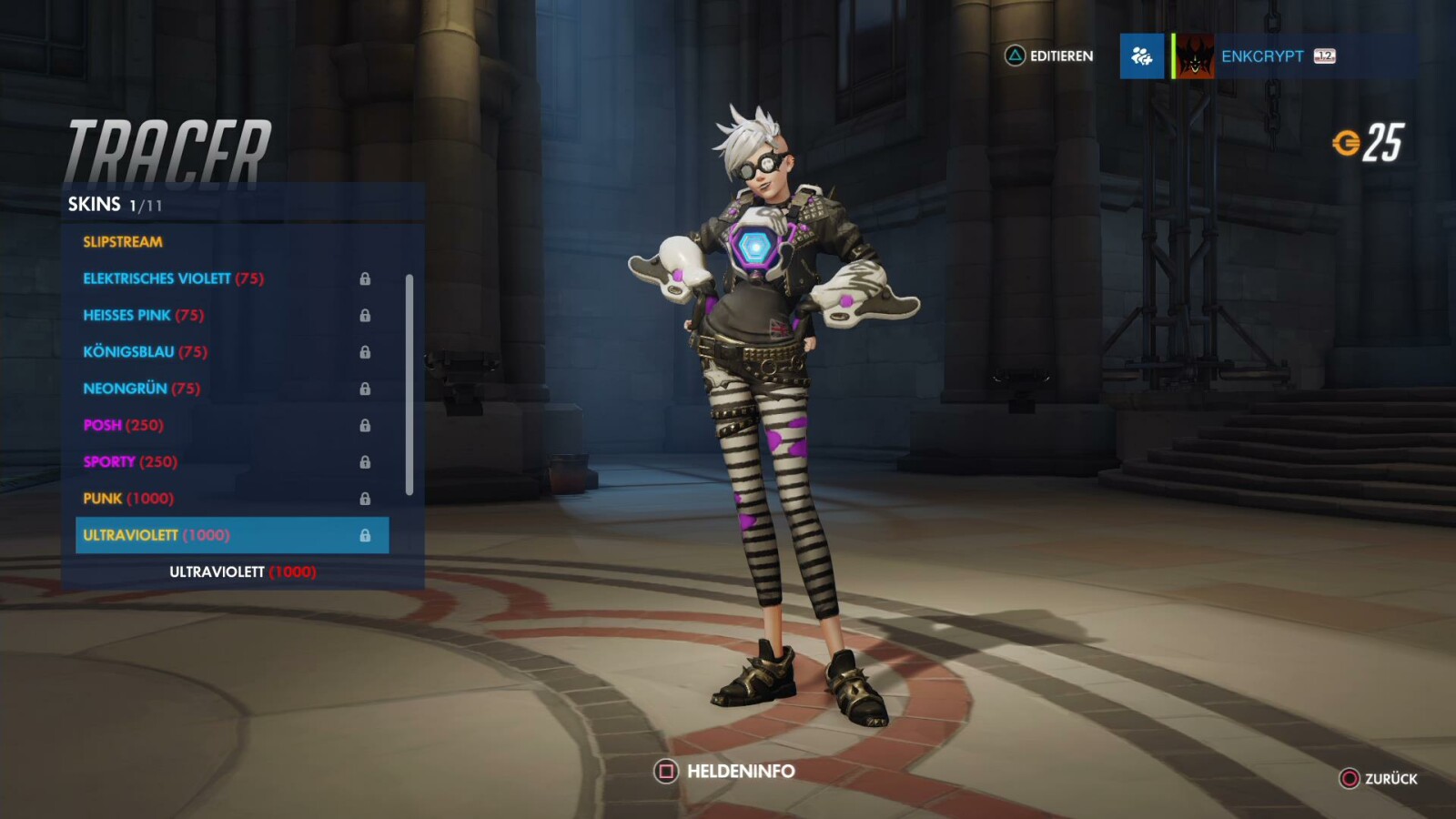The image size is (1456, 819).
Task: Click the lock icon on the Ultraviolett row
Action: point(367,536)
